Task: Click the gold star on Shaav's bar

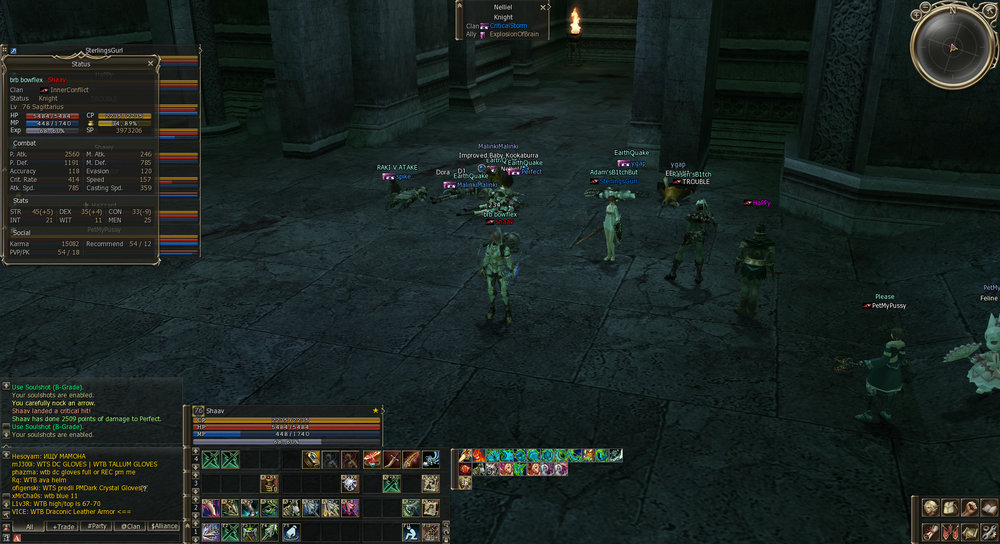Action: 375,410
